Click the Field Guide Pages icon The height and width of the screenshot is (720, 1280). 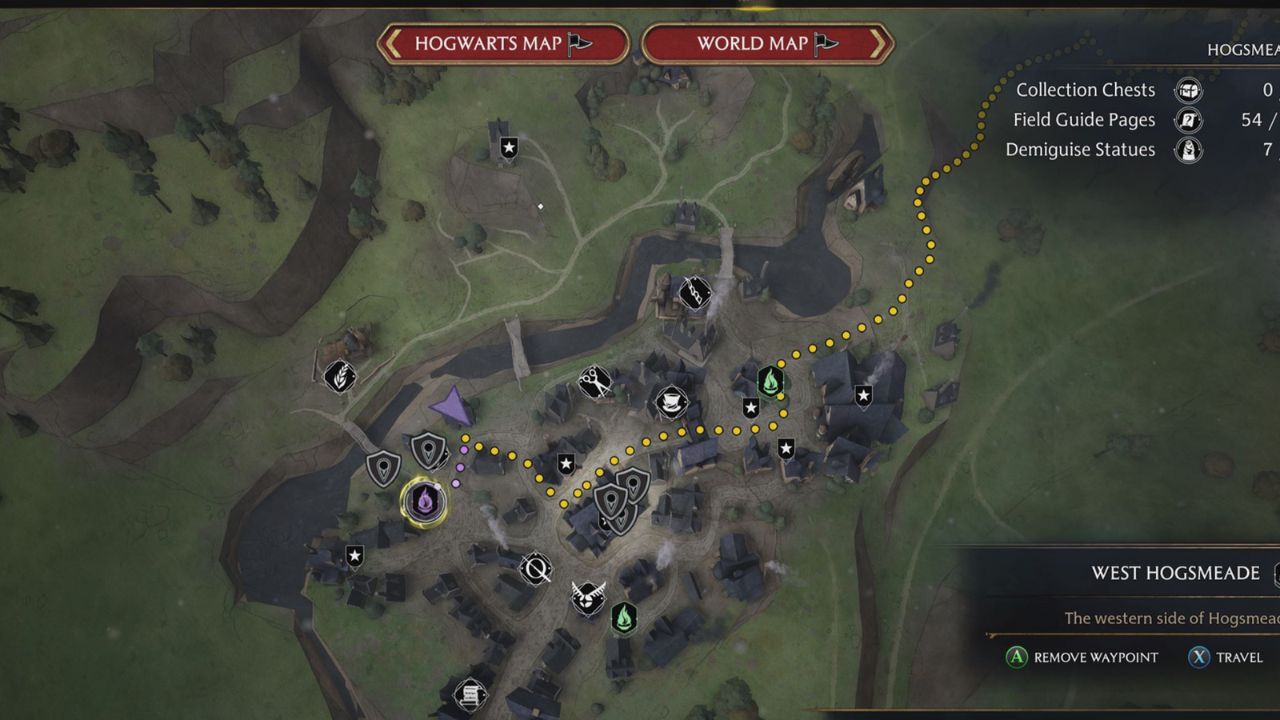click(1188, 120)
